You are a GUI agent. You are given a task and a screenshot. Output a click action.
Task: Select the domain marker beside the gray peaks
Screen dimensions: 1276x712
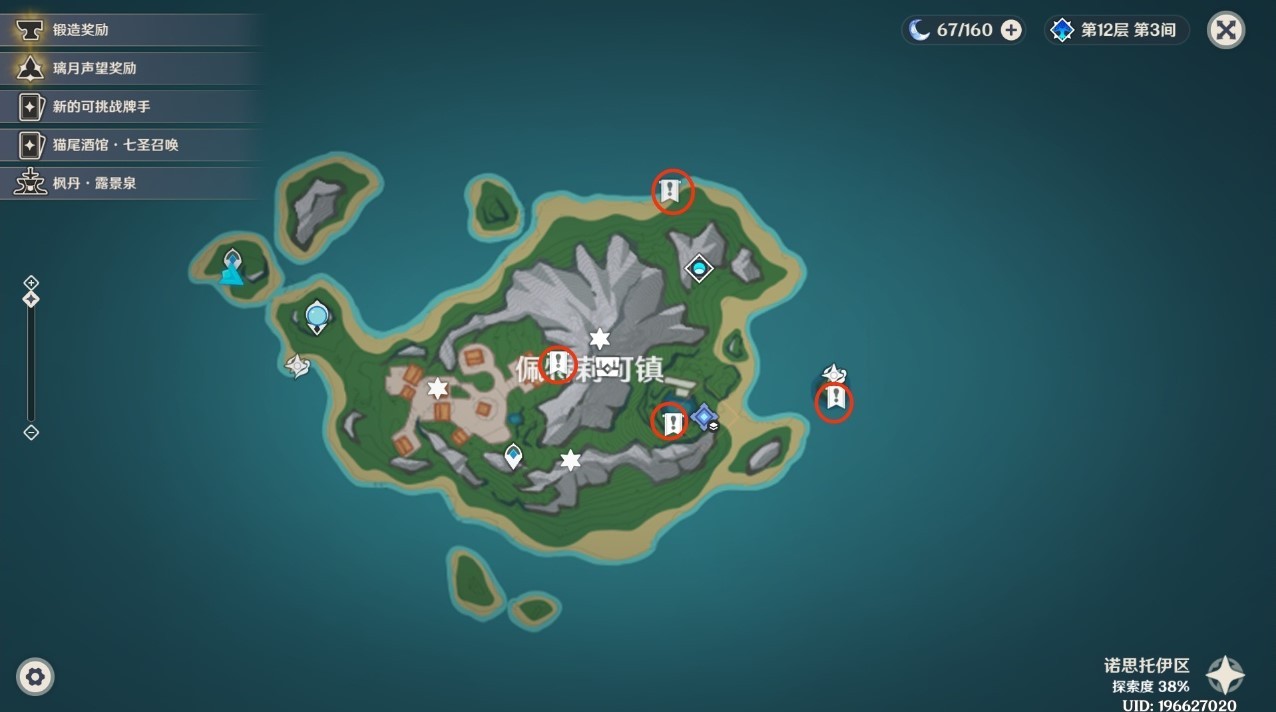click(x=698, y=267)
